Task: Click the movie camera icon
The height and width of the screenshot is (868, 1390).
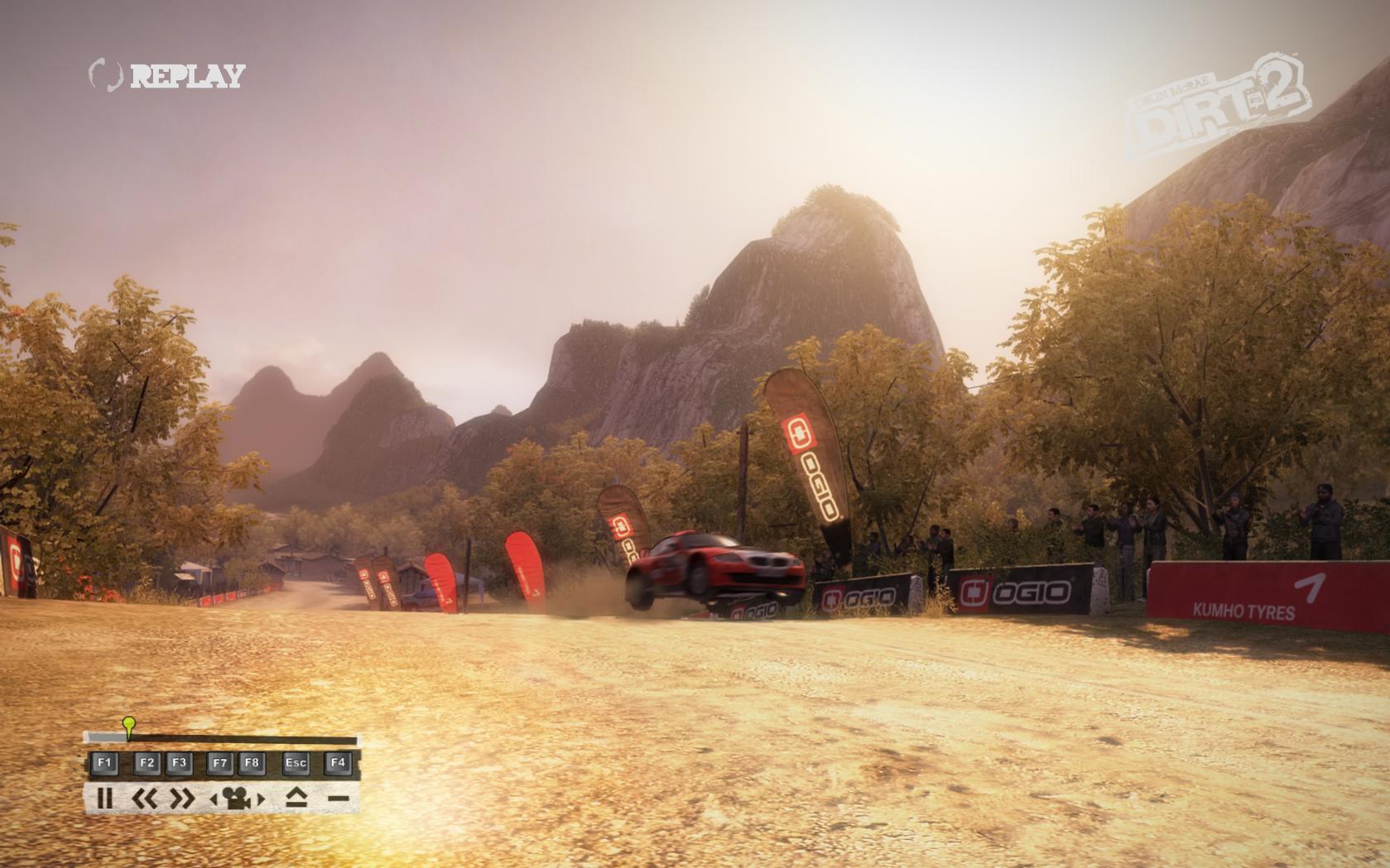Action: point(237,798)
